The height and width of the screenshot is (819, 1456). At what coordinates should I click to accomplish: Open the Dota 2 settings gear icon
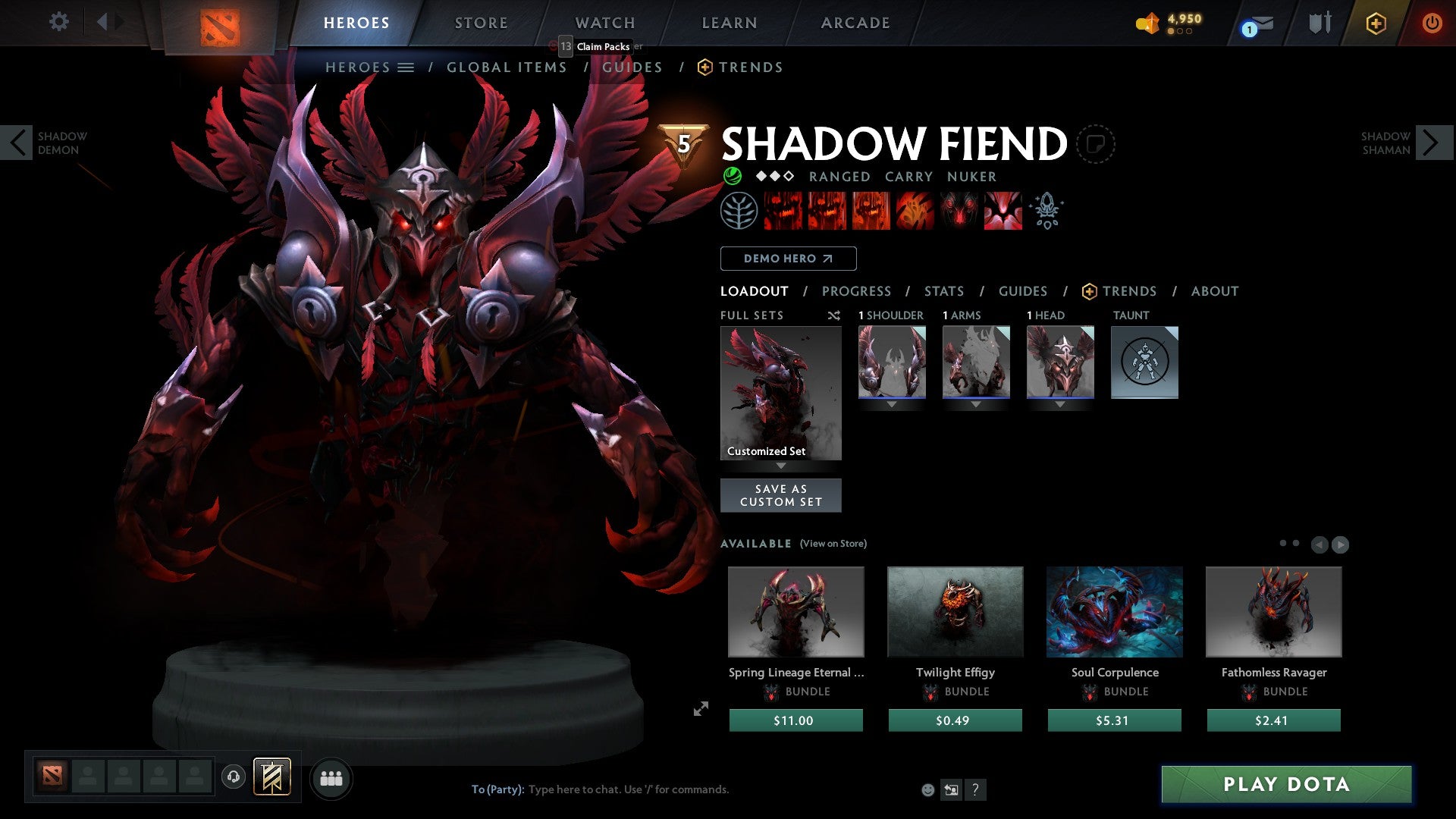(x=59, y=22)
